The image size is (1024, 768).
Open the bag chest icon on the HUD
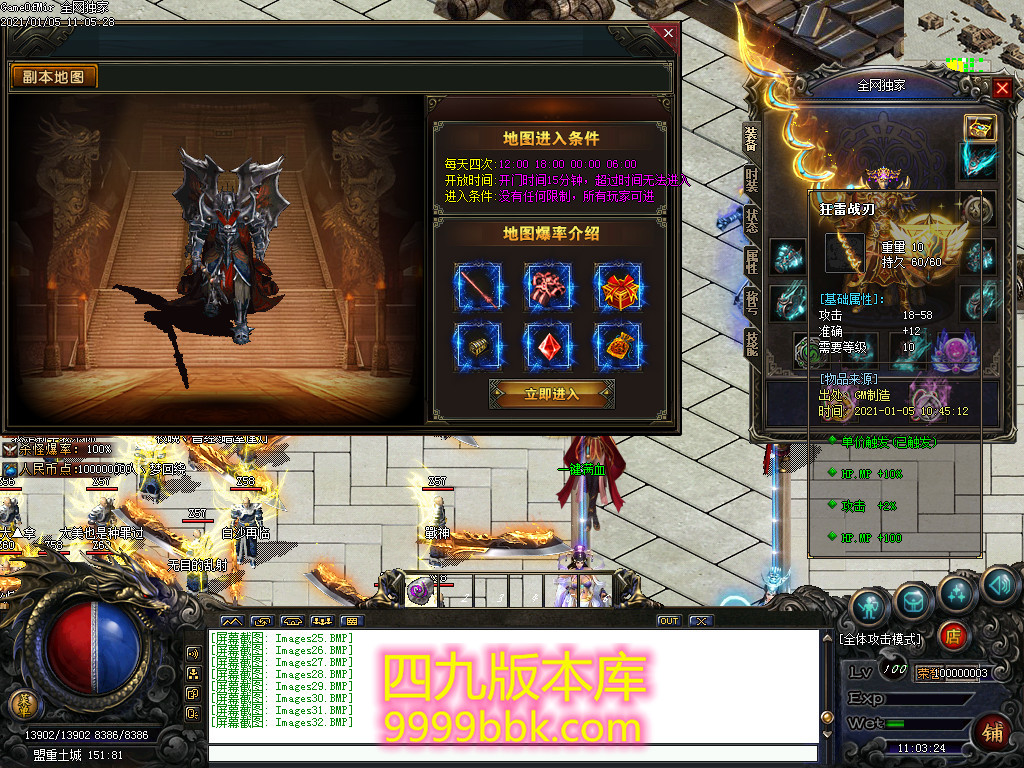(913, 600)
